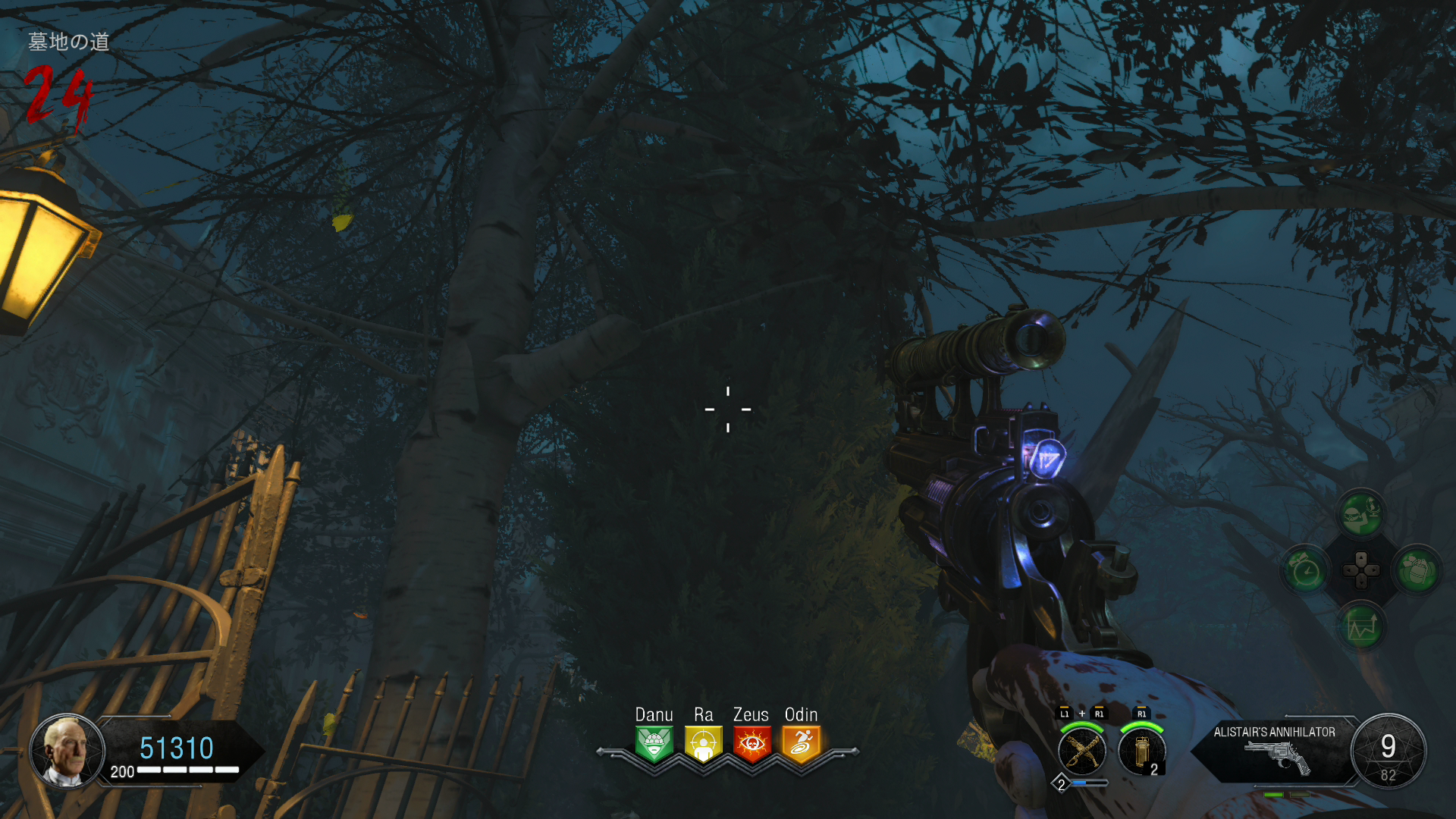The height and width of the screenshot is (819, 1456).
Task: Activate the rising graph elixir
Action: point(1361,626)
